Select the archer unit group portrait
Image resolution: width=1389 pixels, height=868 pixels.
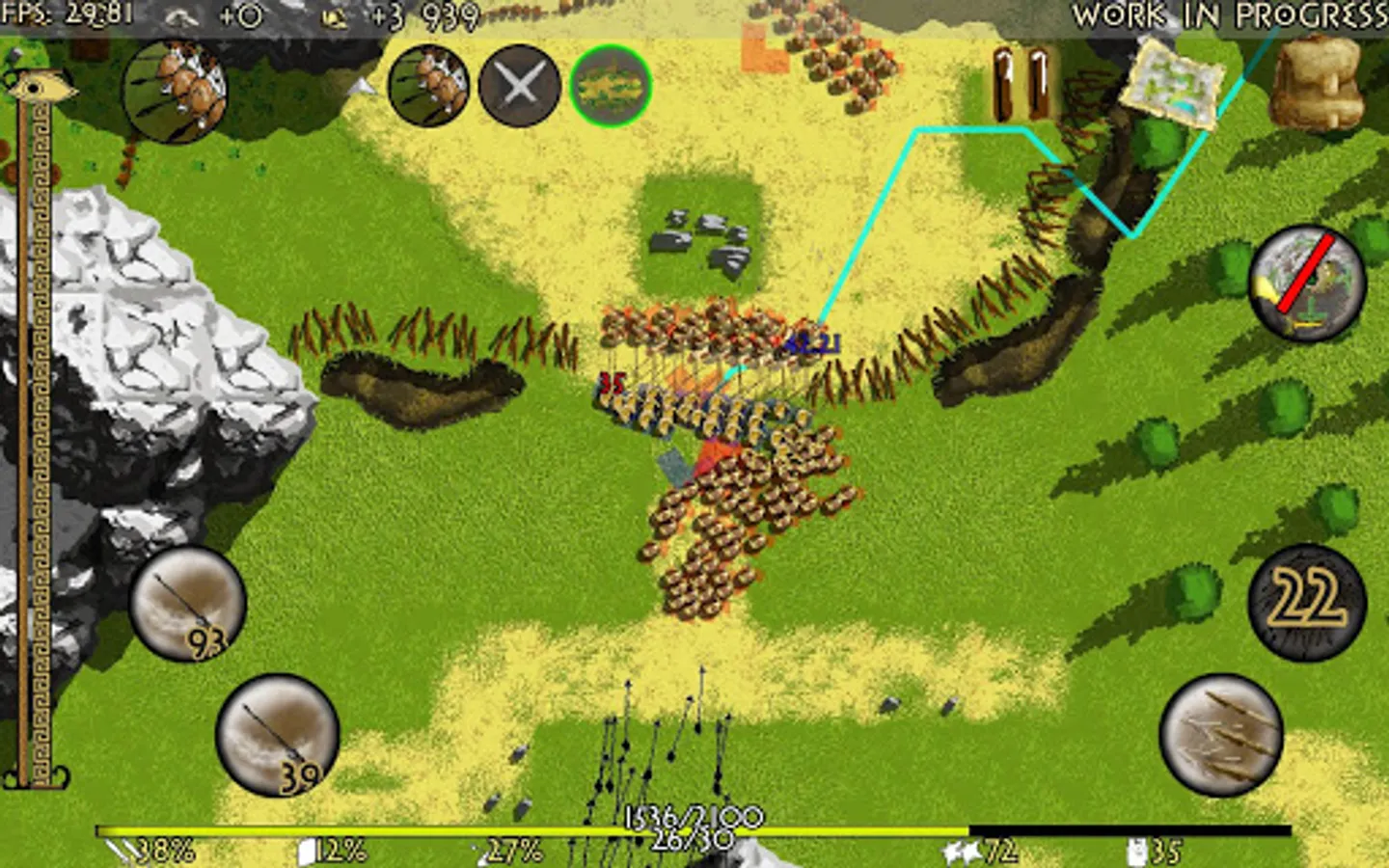[177, 93]
